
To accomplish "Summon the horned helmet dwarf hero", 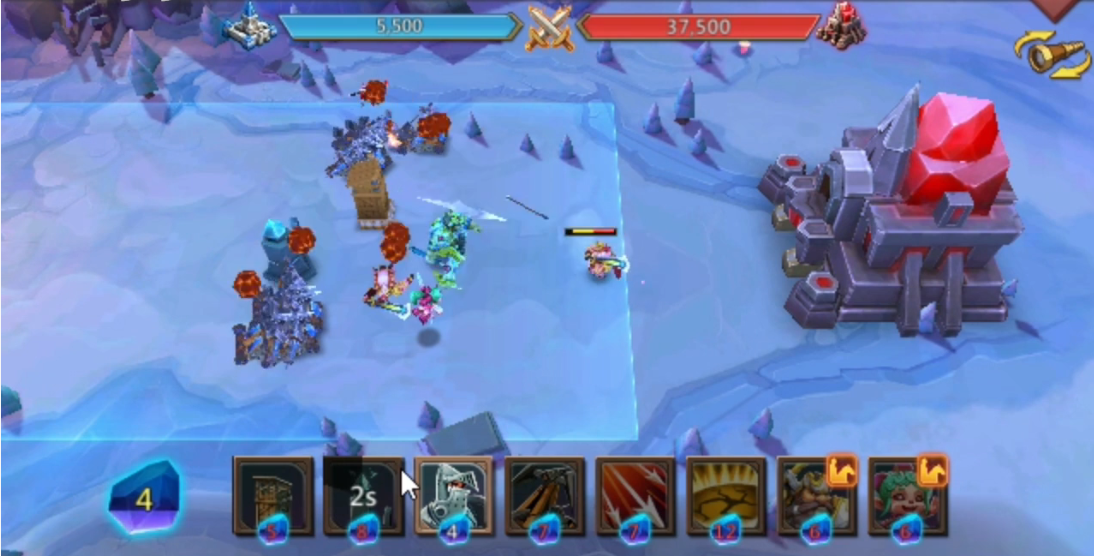I will 816,496.
